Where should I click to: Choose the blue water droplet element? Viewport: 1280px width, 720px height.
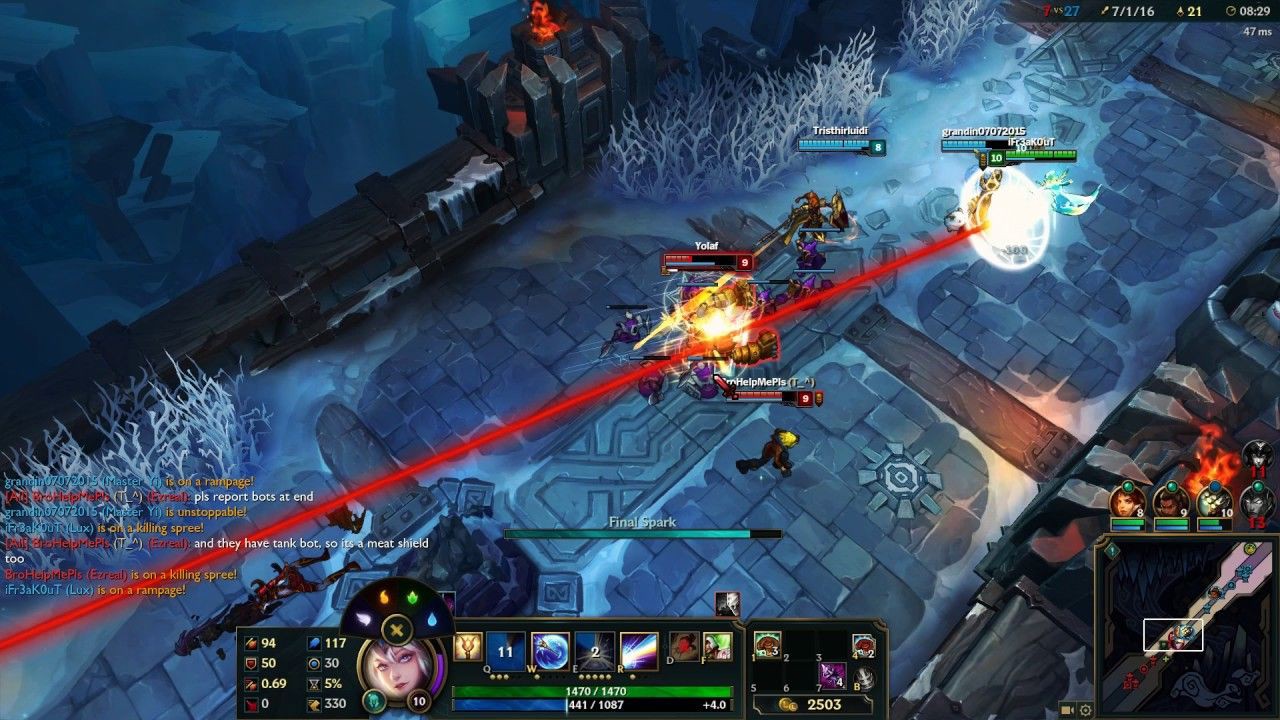pos(430,620)
